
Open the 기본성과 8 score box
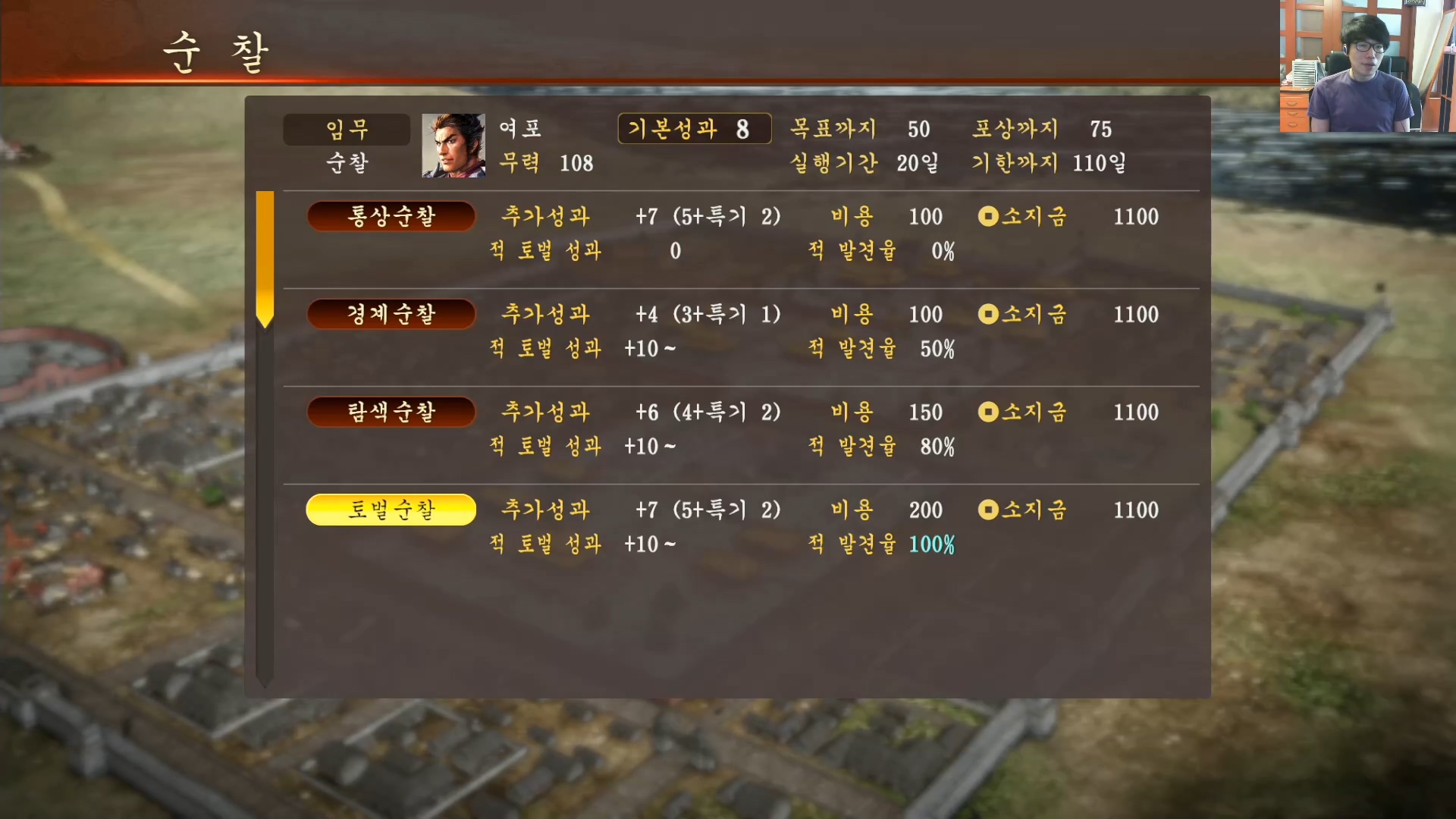point(694,129)
